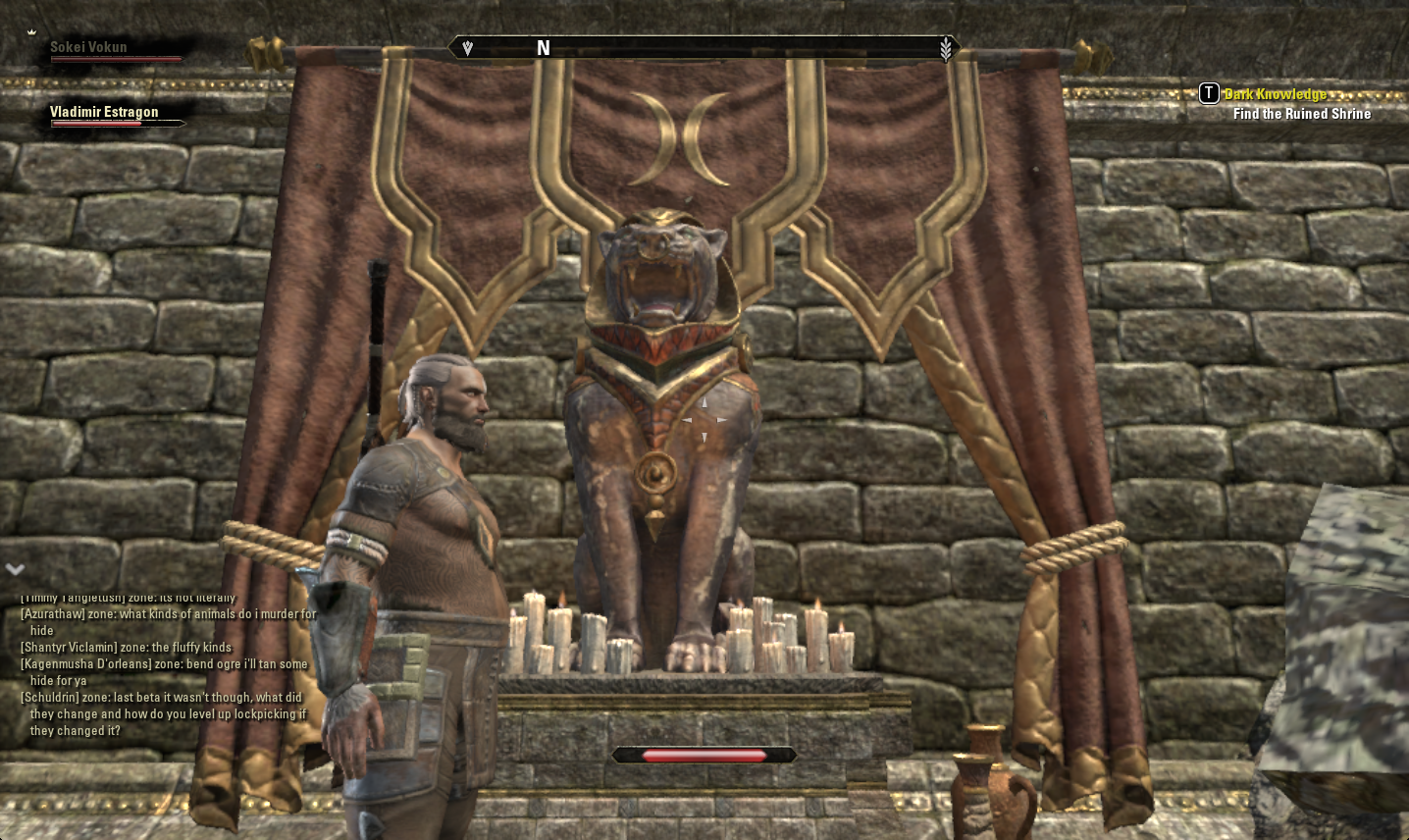Click the compass bar's north marker
This screenshot has height=840, width=1409.
[x=543, y=48]
